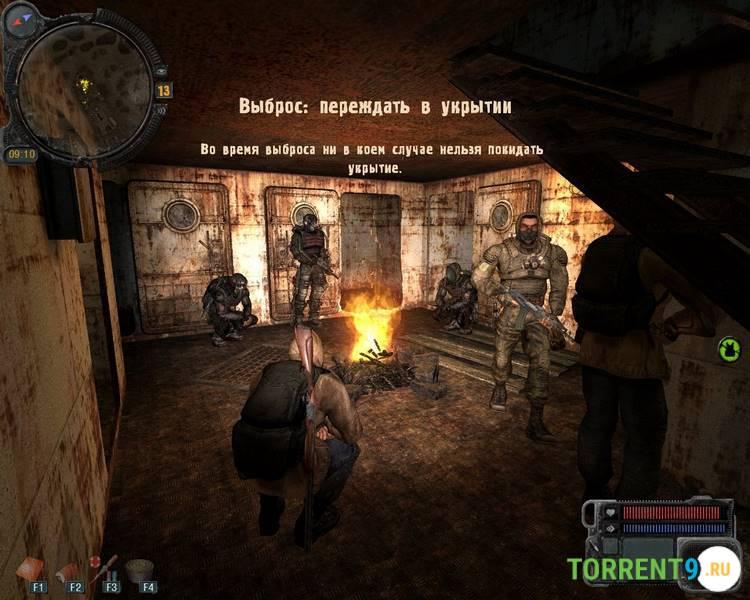Select the F4 quick slot item
This screenshot has height=600, width=750.
click(140, 570)
